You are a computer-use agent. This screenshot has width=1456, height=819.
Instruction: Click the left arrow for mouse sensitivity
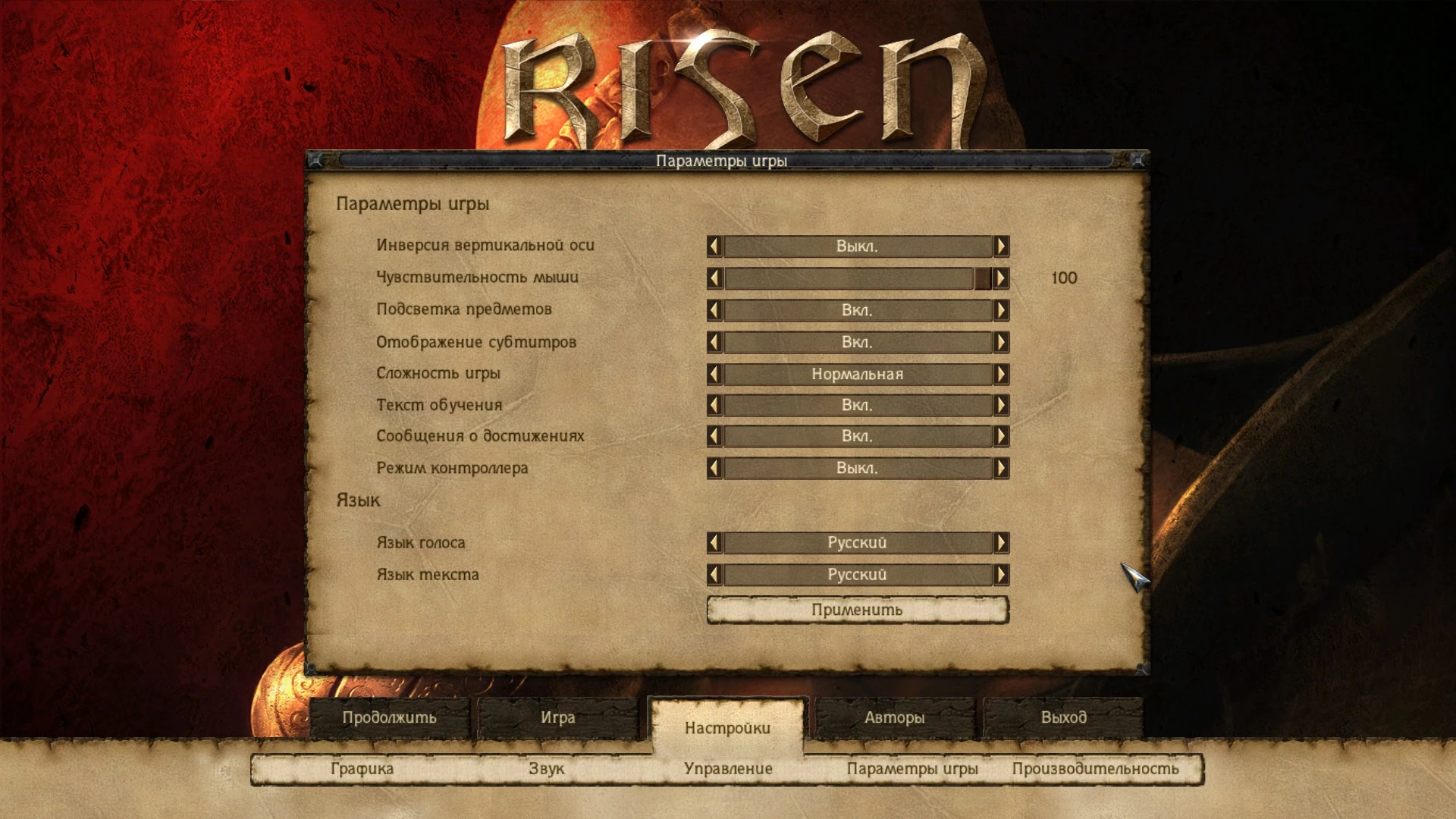pyautogui.click(x=714, y=278)
